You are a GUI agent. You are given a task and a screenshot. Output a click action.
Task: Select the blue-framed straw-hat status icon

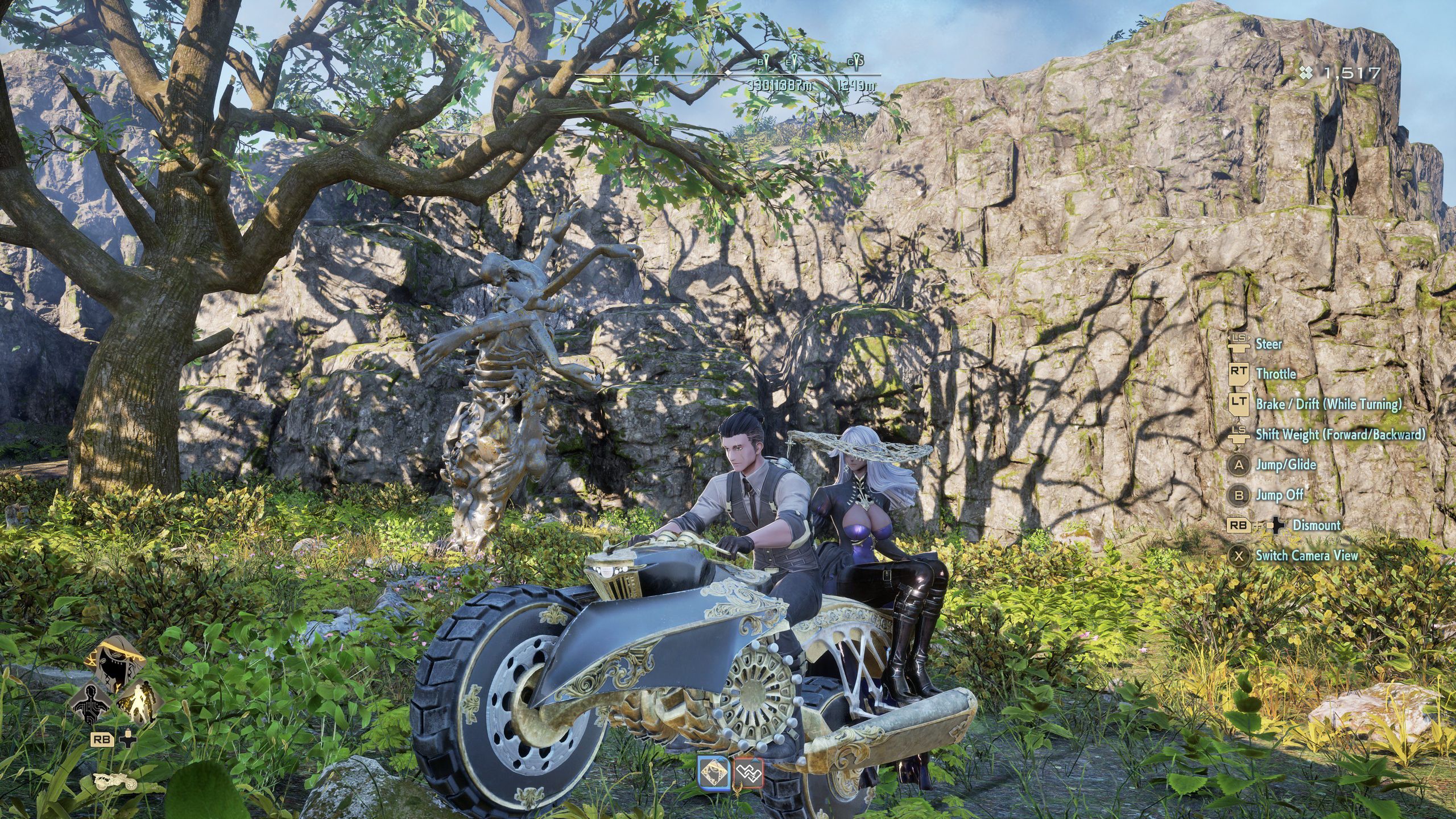[714, 772]
